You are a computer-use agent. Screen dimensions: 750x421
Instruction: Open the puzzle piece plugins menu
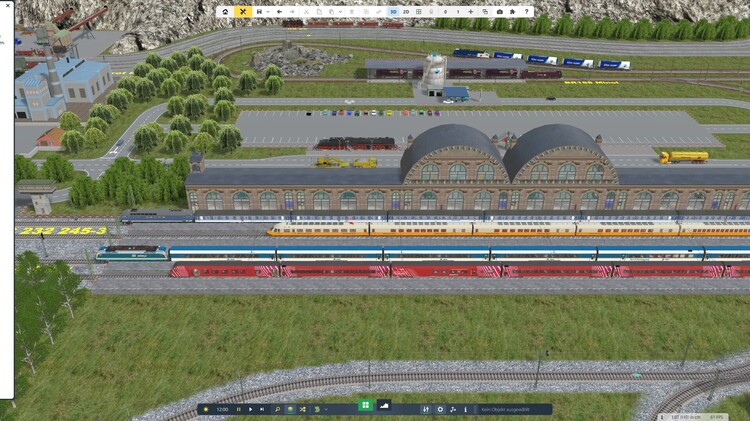coord(512,12)
